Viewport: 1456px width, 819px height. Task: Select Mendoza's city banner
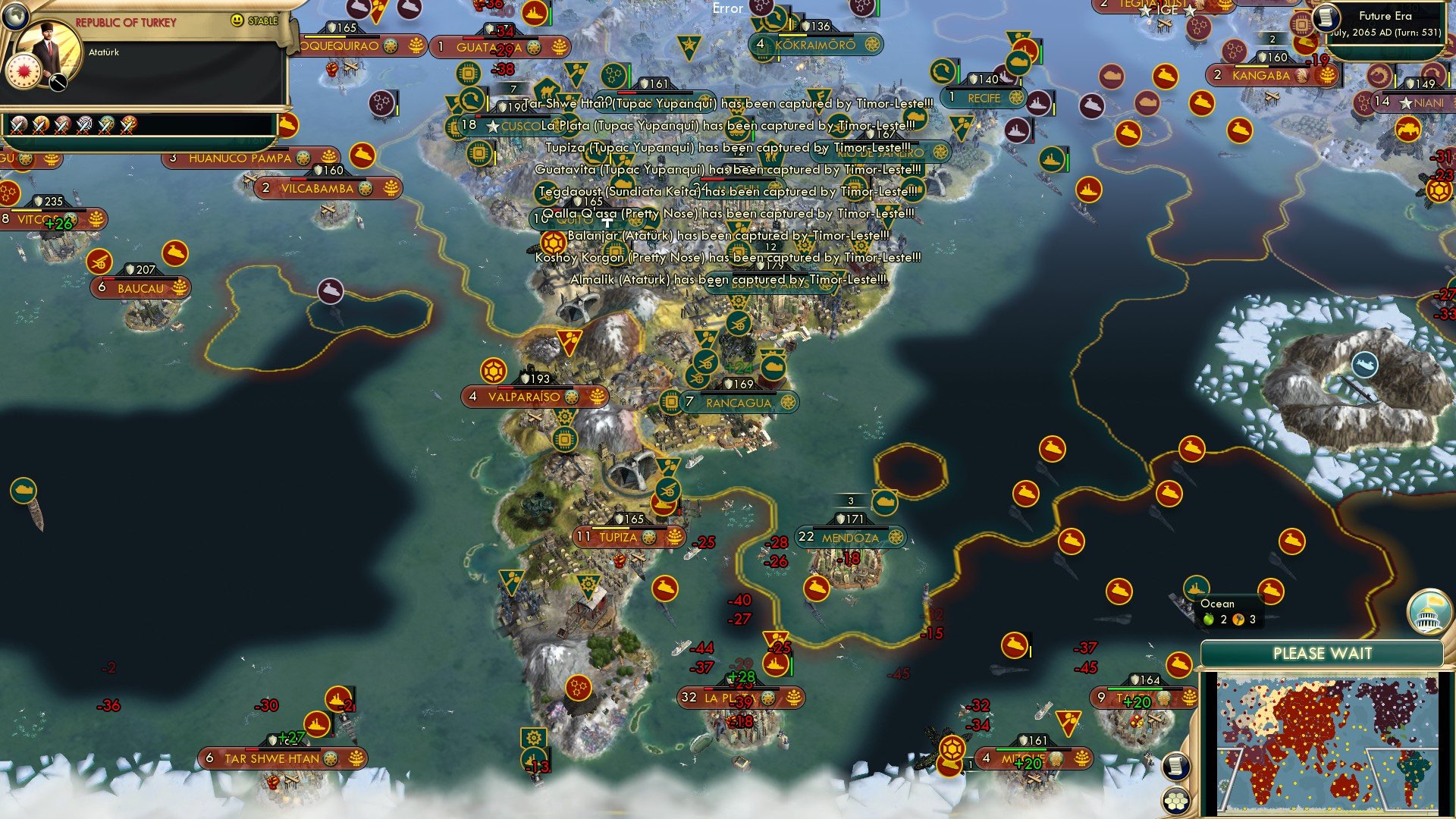click(849, 536)
